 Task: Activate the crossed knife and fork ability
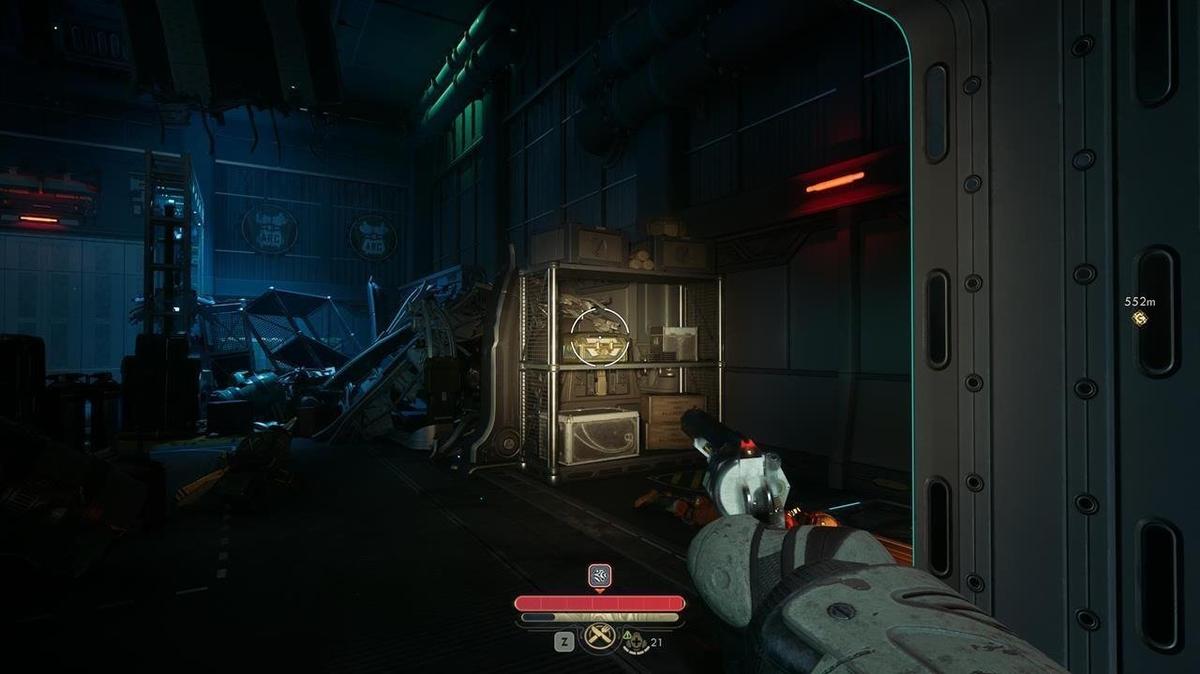(x=599, y=636)
